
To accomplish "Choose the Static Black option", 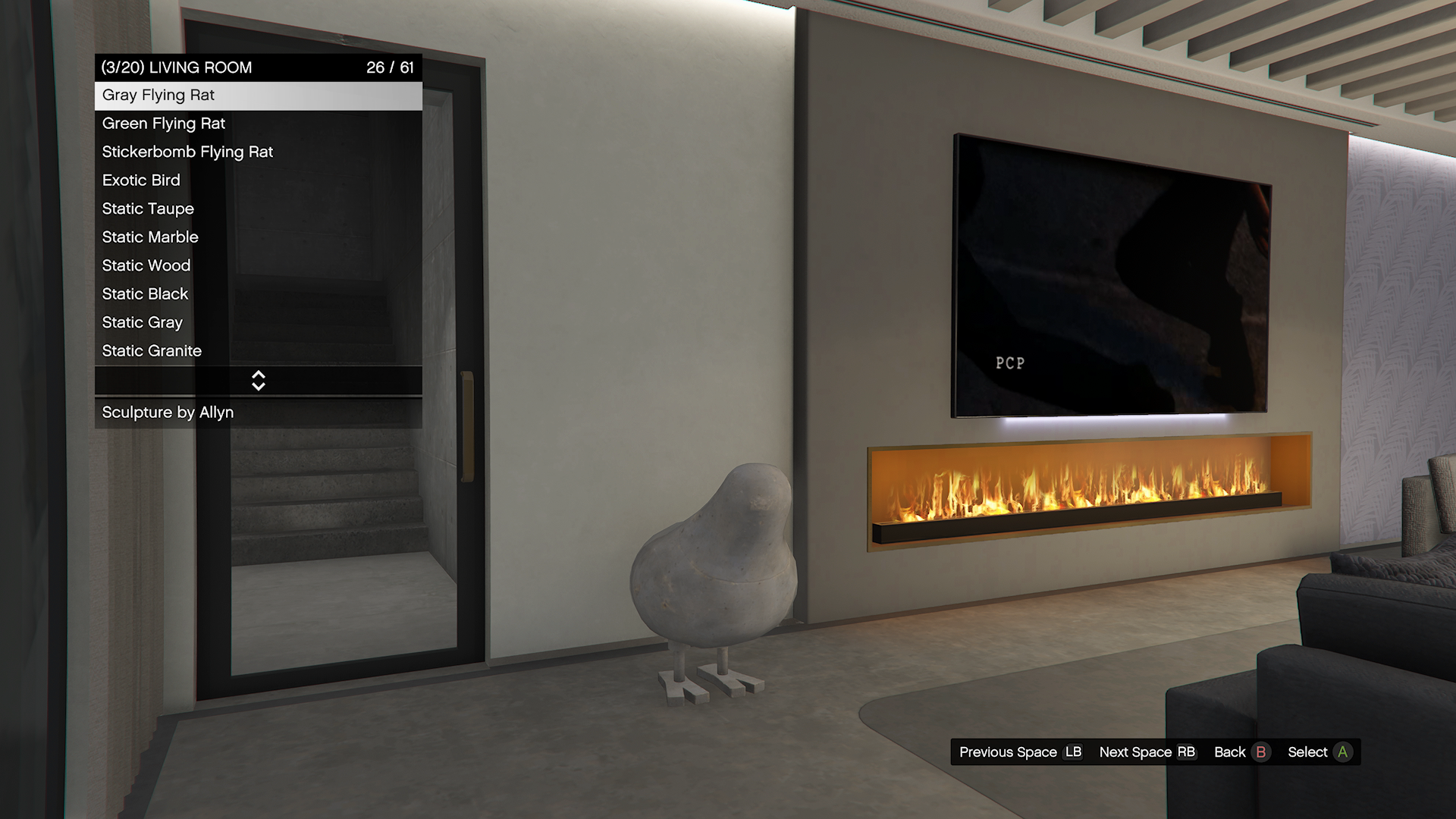I will click(258, 294).
